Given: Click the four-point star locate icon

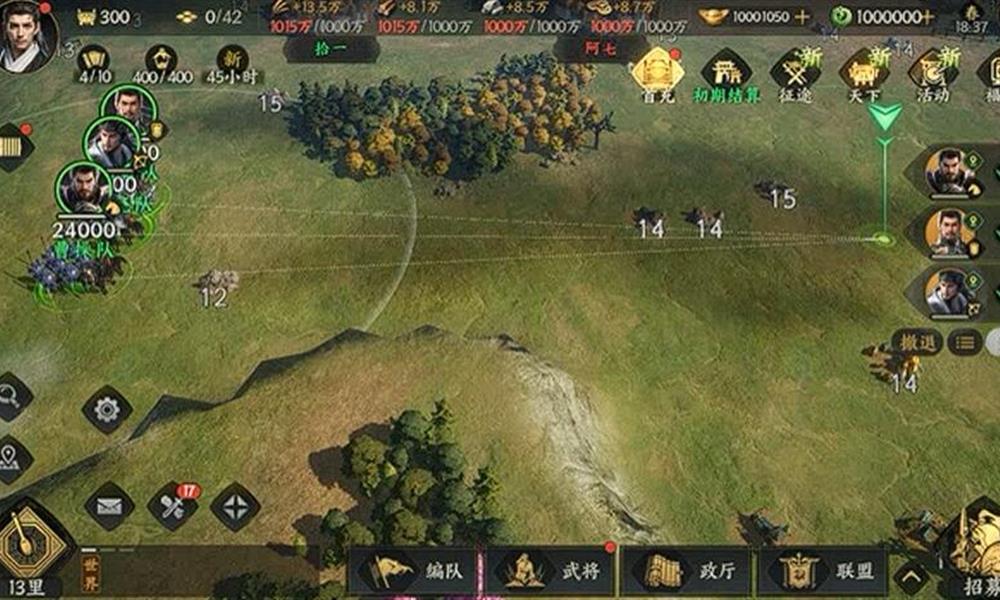Looking at the screenshot, I should click(235, 506).
